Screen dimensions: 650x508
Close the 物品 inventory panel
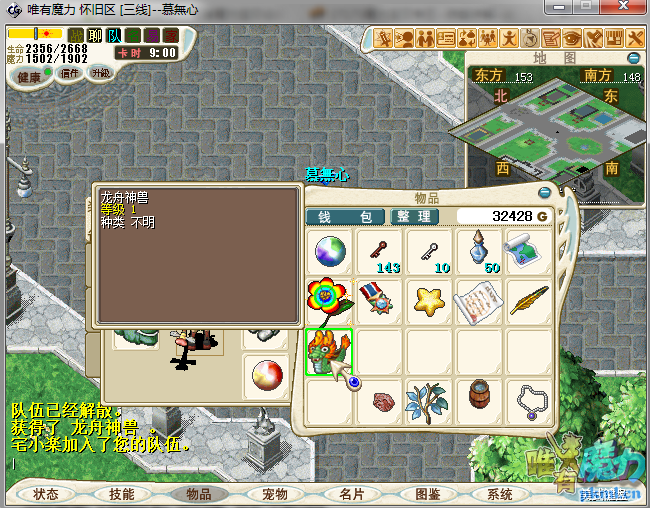(x=545, y=193)
